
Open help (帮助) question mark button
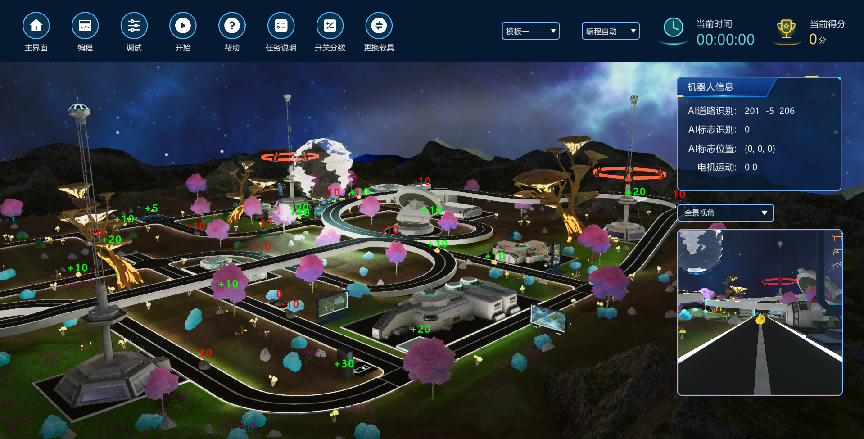231,25
